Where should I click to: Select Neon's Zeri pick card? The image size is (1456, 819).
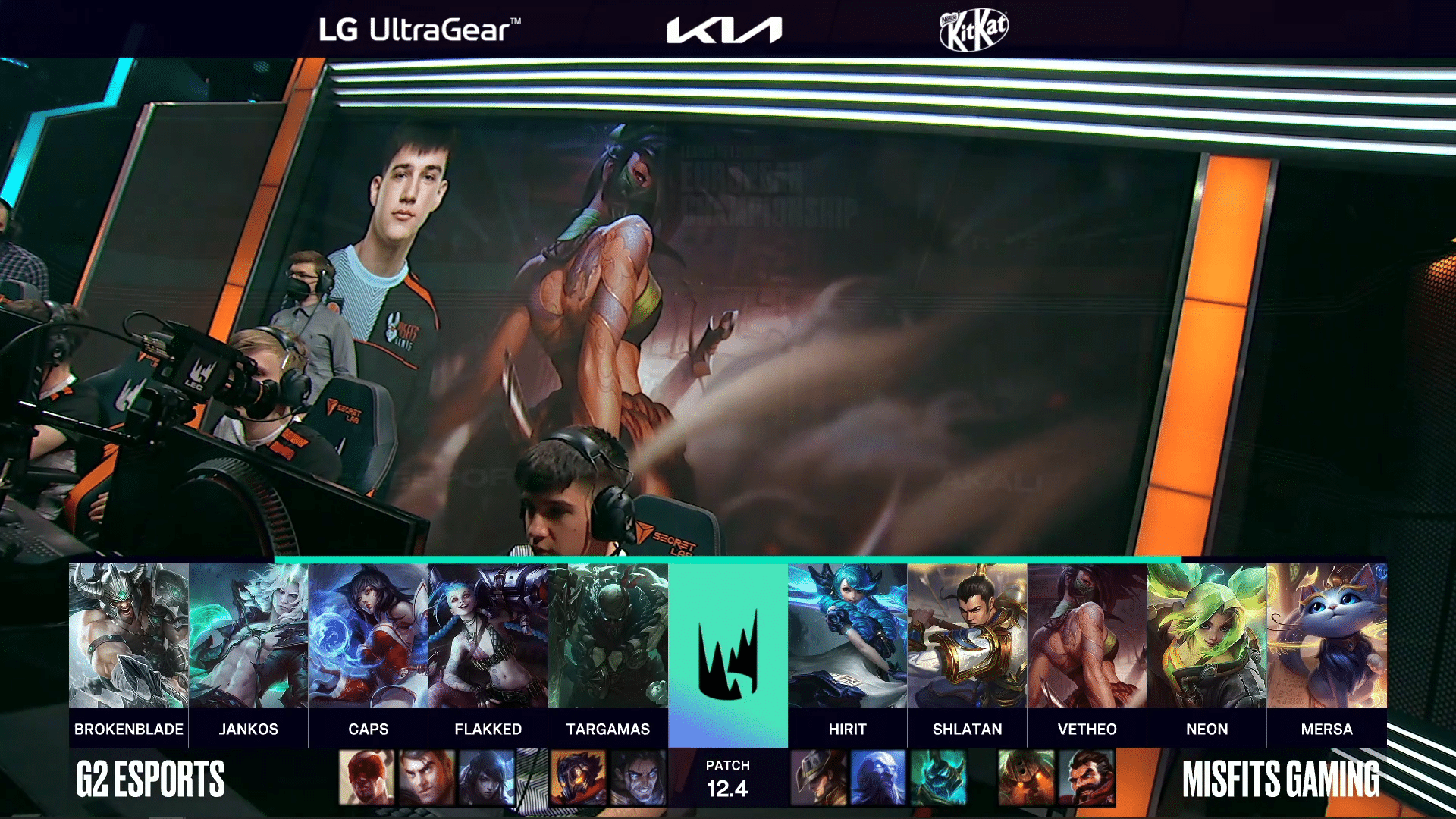click(x=1207, y=635)
